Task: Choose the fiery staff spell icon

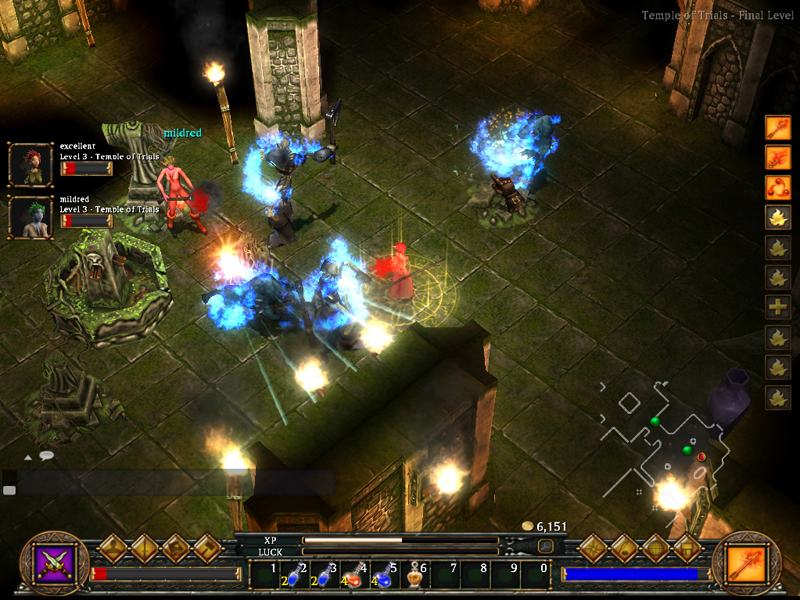Action: (x=778, y=157)
